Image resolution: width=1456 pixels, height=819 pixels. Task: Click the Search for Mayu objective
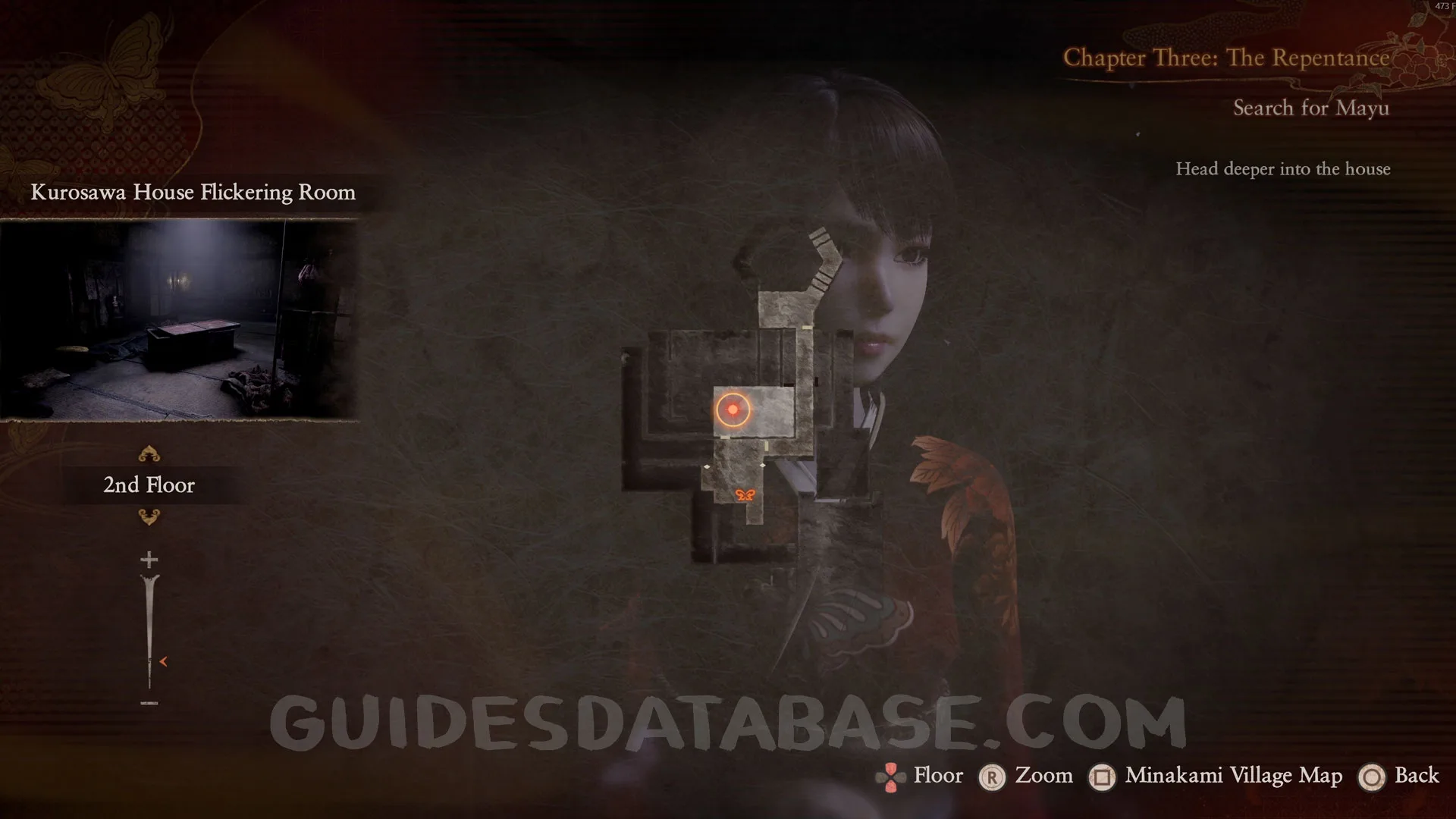coord(1310,108)
